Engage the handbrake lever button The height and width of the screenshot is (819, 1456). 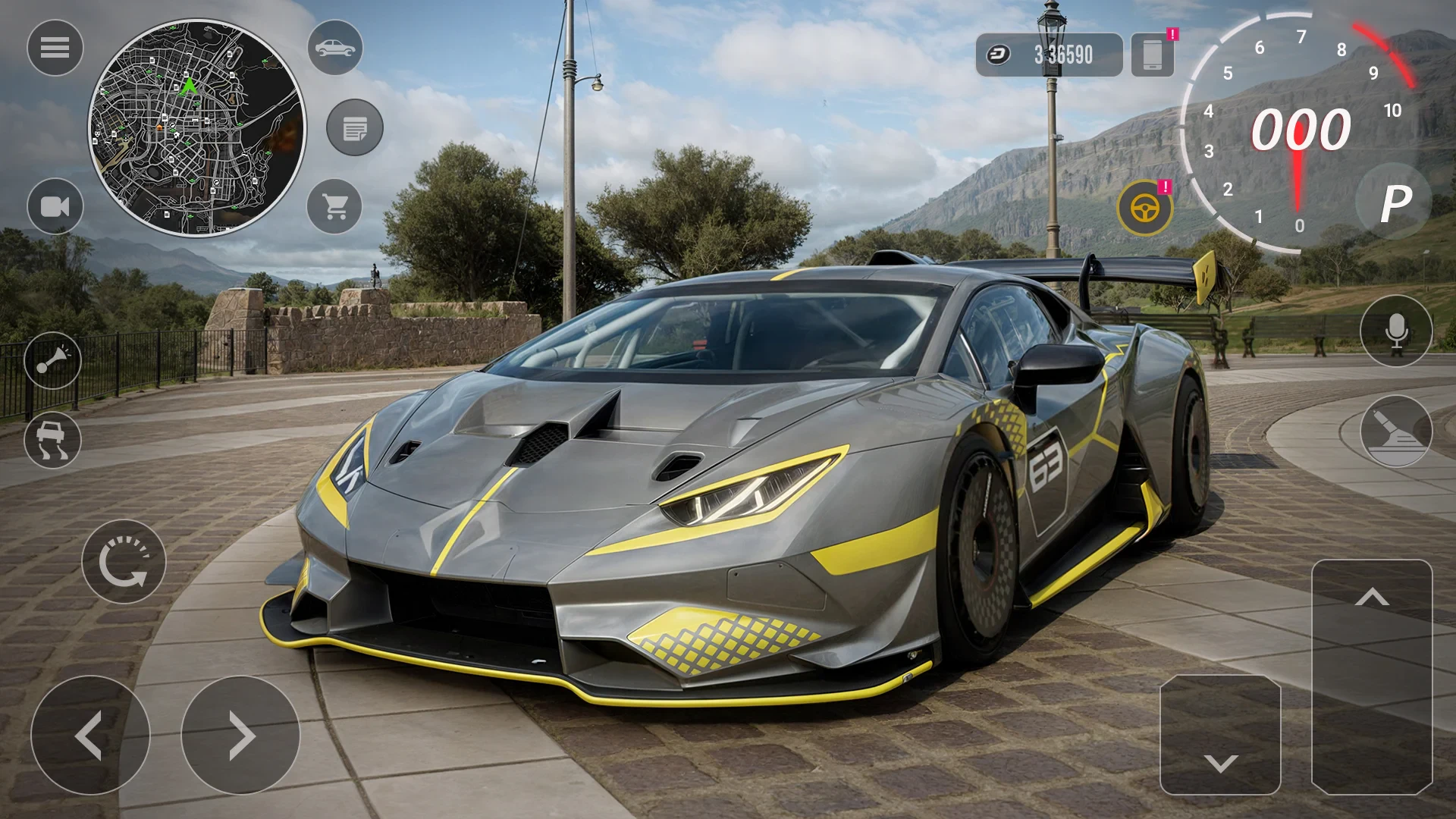pyautogui.click(x=1396, y=431)
